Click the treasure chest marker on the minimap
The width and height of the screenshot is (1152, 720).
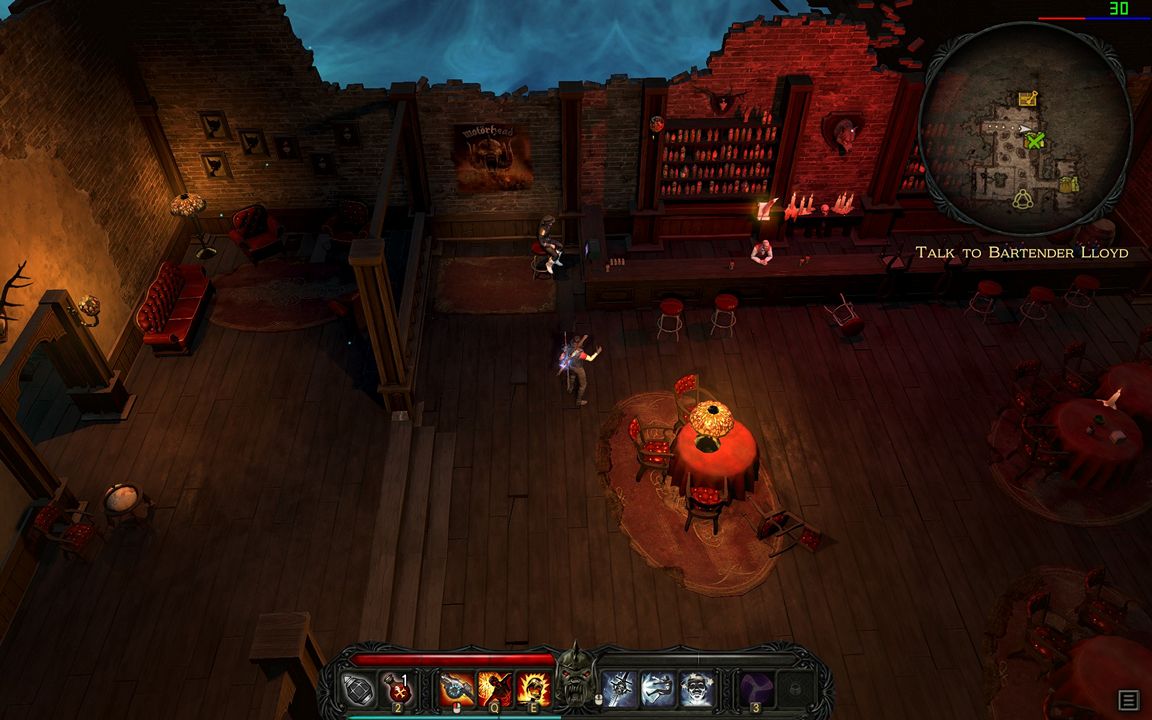tap(1027, 98)
